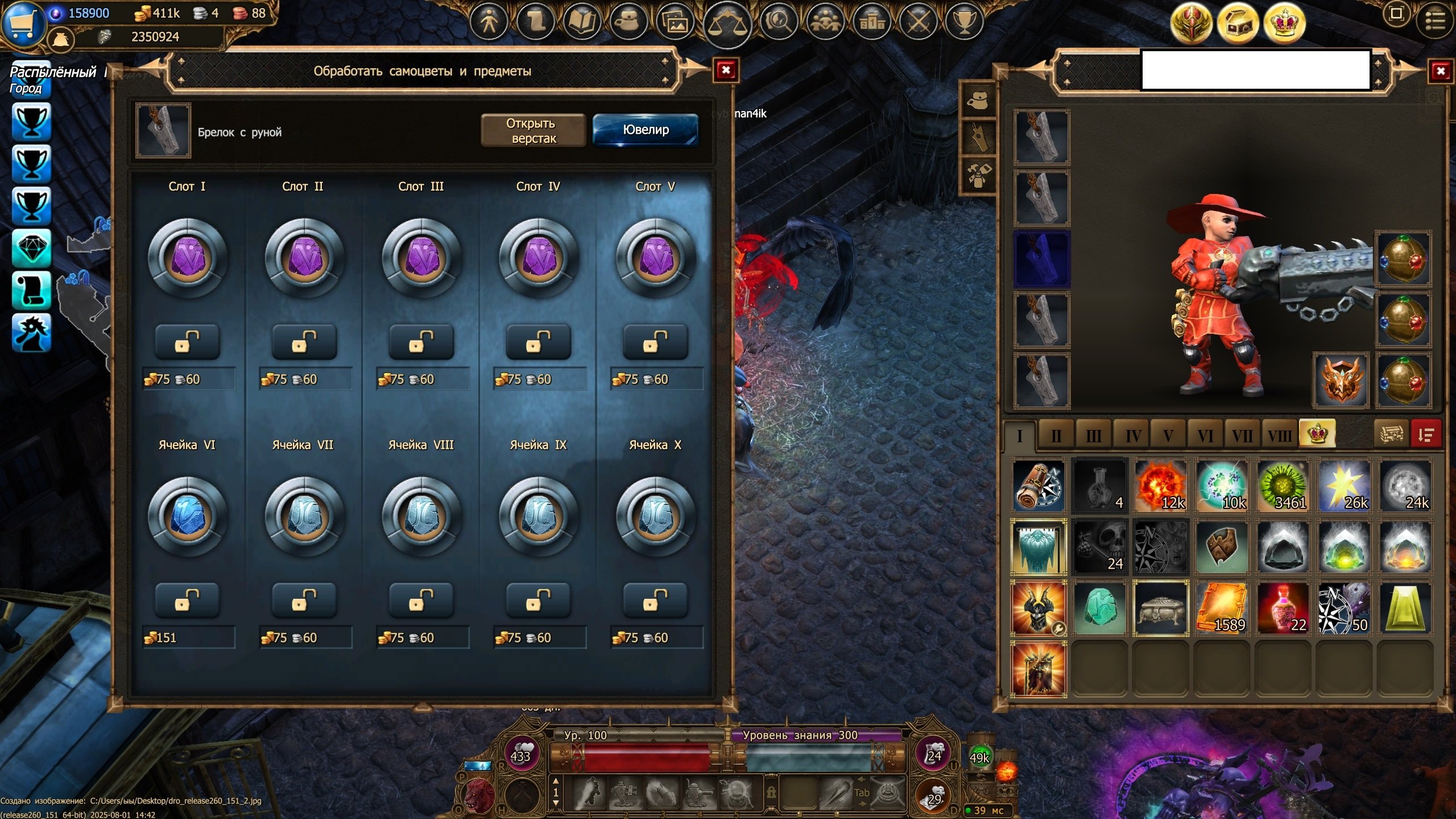
Task: Choose the yellow gem in the inventory
Action: click(1404, 608)
